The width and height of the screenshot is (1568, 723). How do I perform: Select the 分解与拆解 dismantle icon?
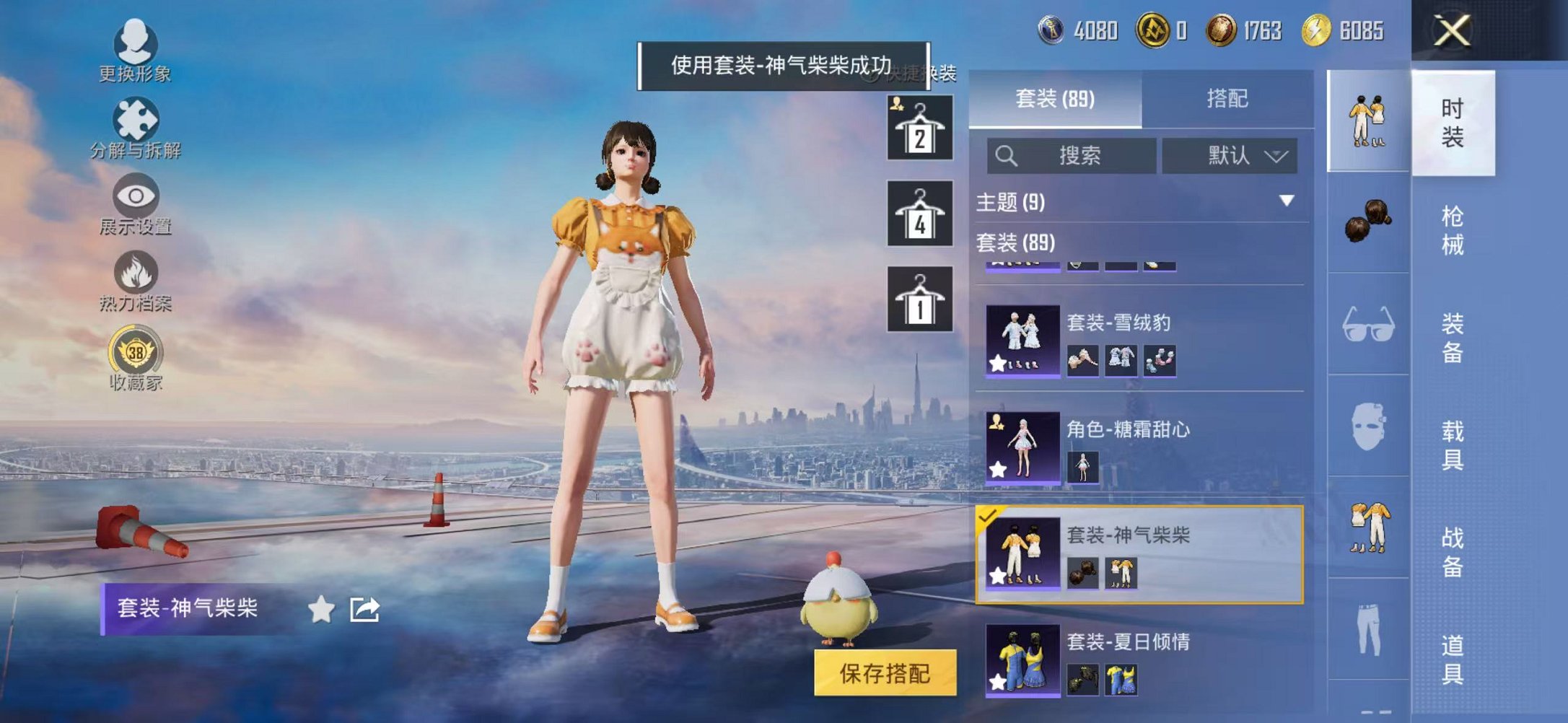pos(137,119)
